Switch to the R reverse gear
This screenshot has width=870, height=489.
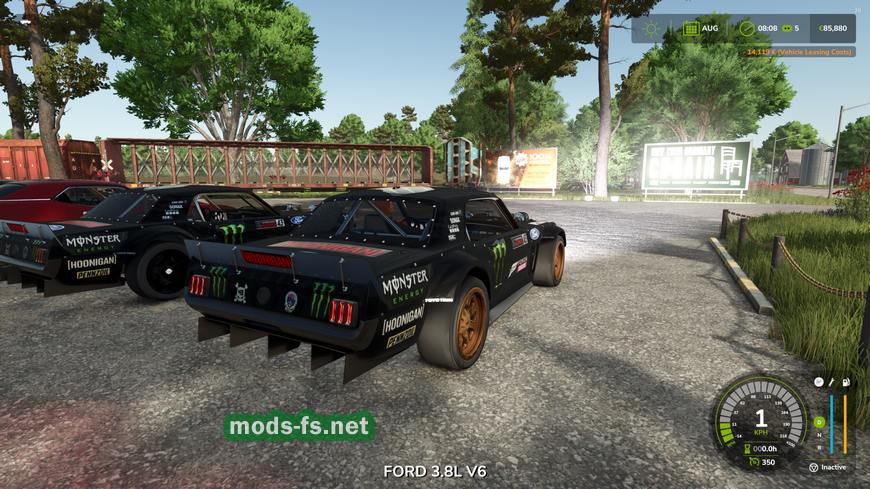click(818, 447)
